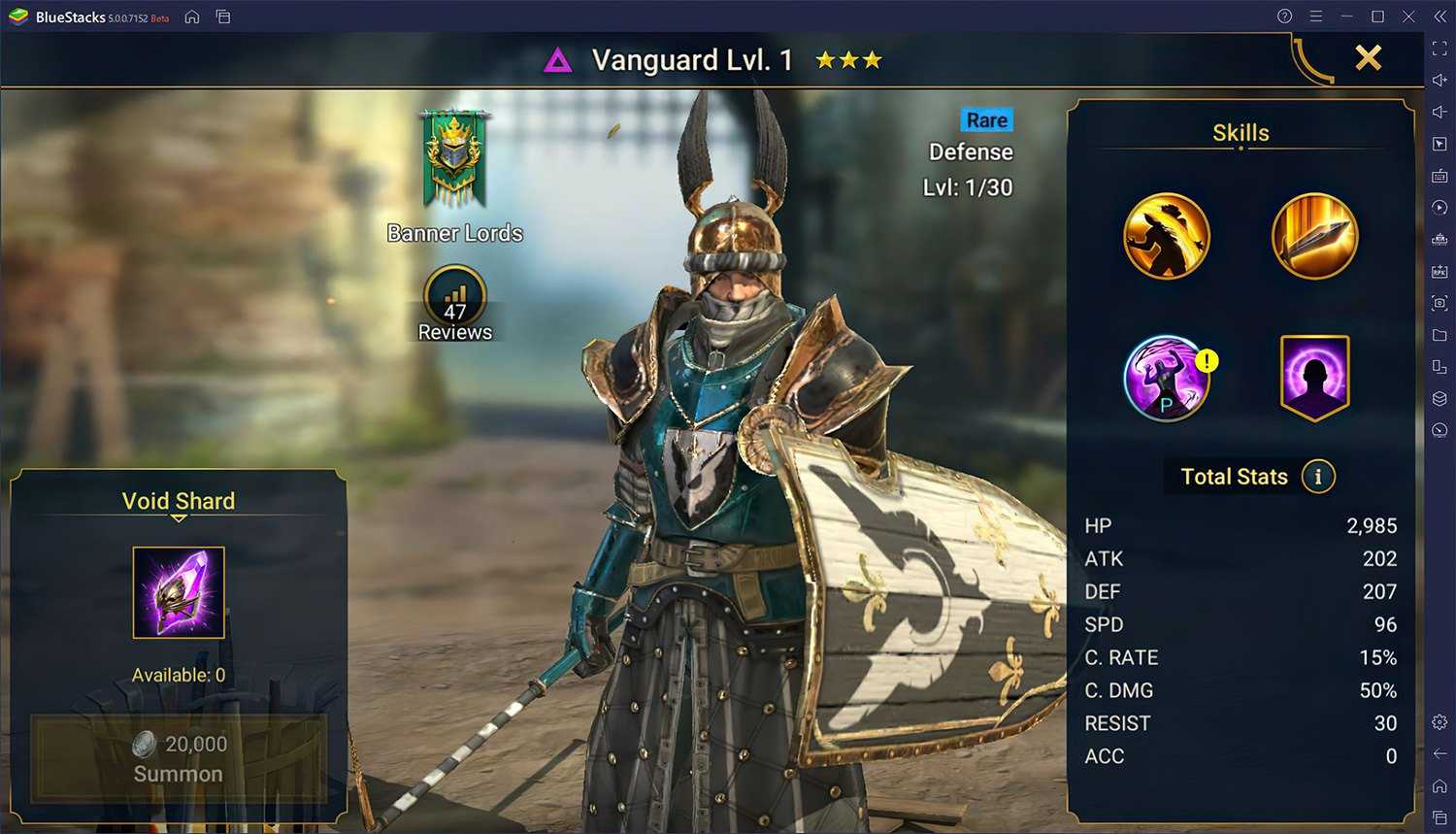Show Total Stats info details
Viewport: 1456px width, 834px height.
click(1317, 477)
